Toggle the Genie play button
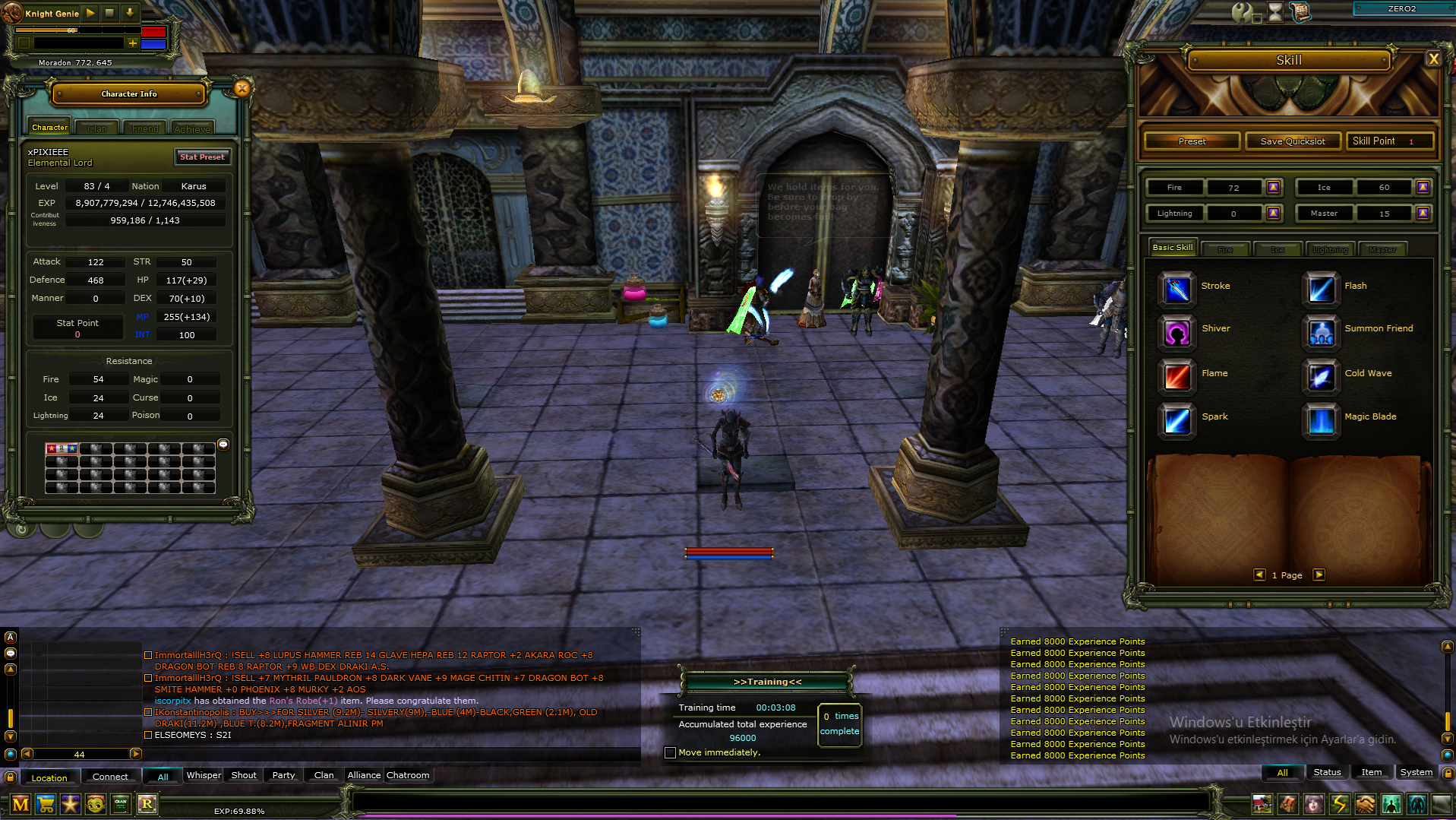Viewport: 1456px width, 820px height. (x=90, y=12)
